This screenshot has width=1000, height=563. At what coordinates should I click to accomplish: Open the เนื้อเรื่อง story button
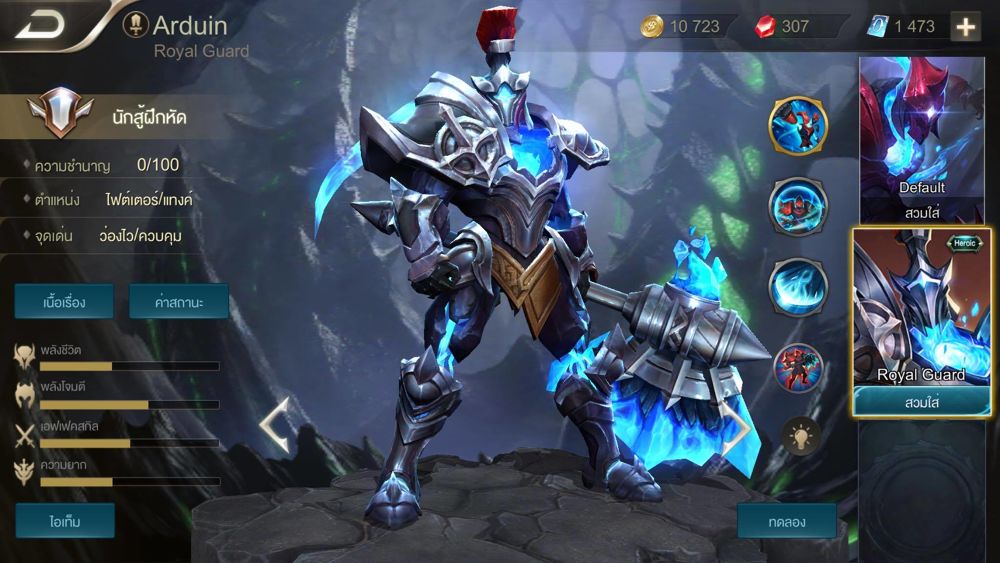tap(64, 301)
